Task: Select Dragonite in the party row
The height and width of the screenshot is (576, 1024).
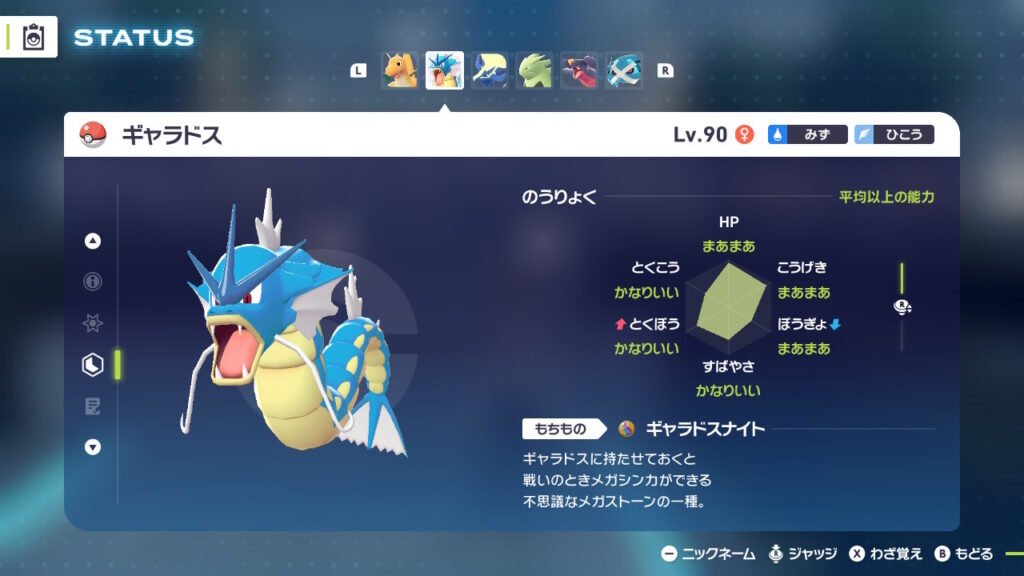Action: click(399, 71)
